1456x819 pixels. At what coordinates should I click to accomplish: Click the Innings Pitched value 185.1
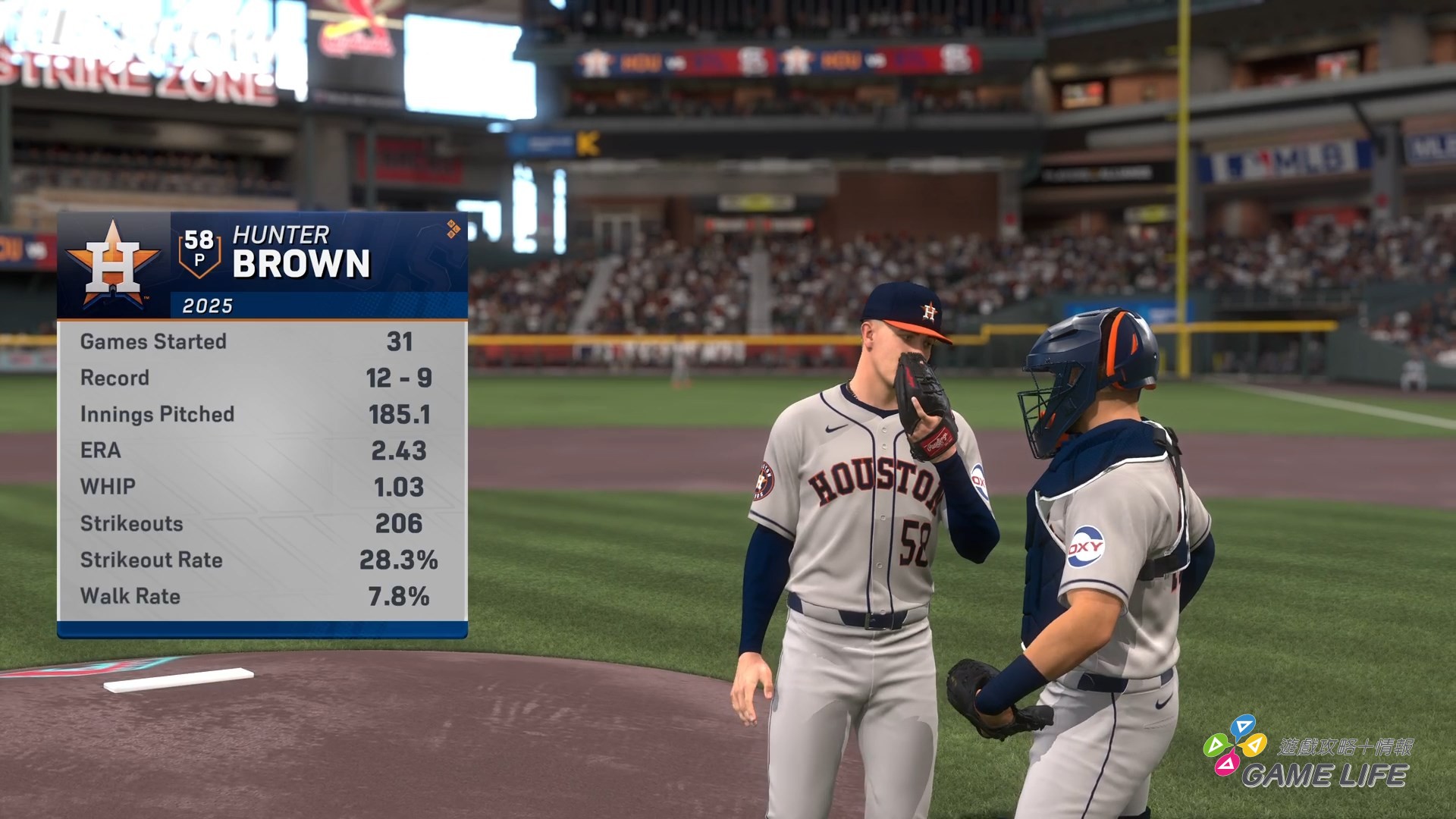(400, 414)
